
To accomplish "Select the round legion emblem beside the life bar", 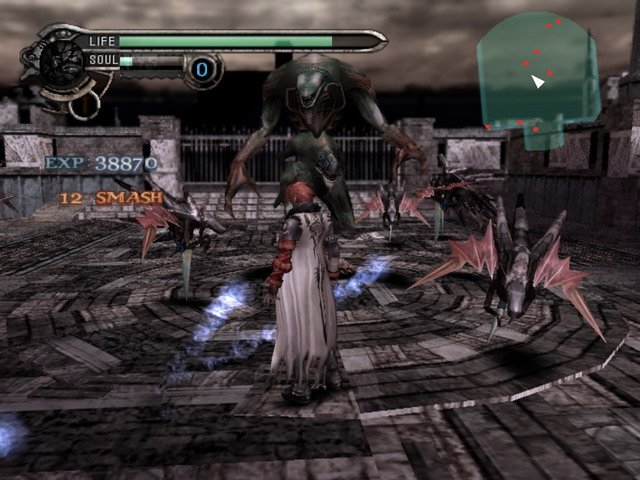I will pyautogui.click(x=62, y=61).
